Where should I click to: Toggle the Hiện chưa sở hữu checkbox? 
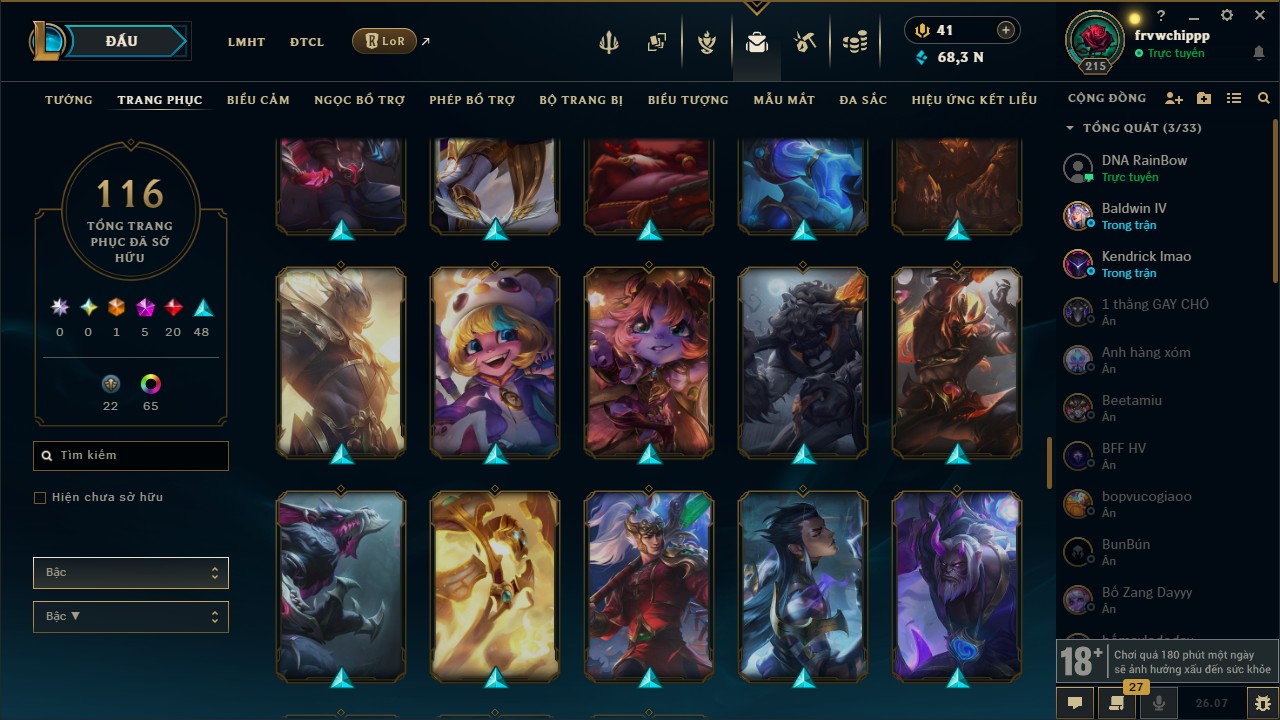(x=40, y=498)
